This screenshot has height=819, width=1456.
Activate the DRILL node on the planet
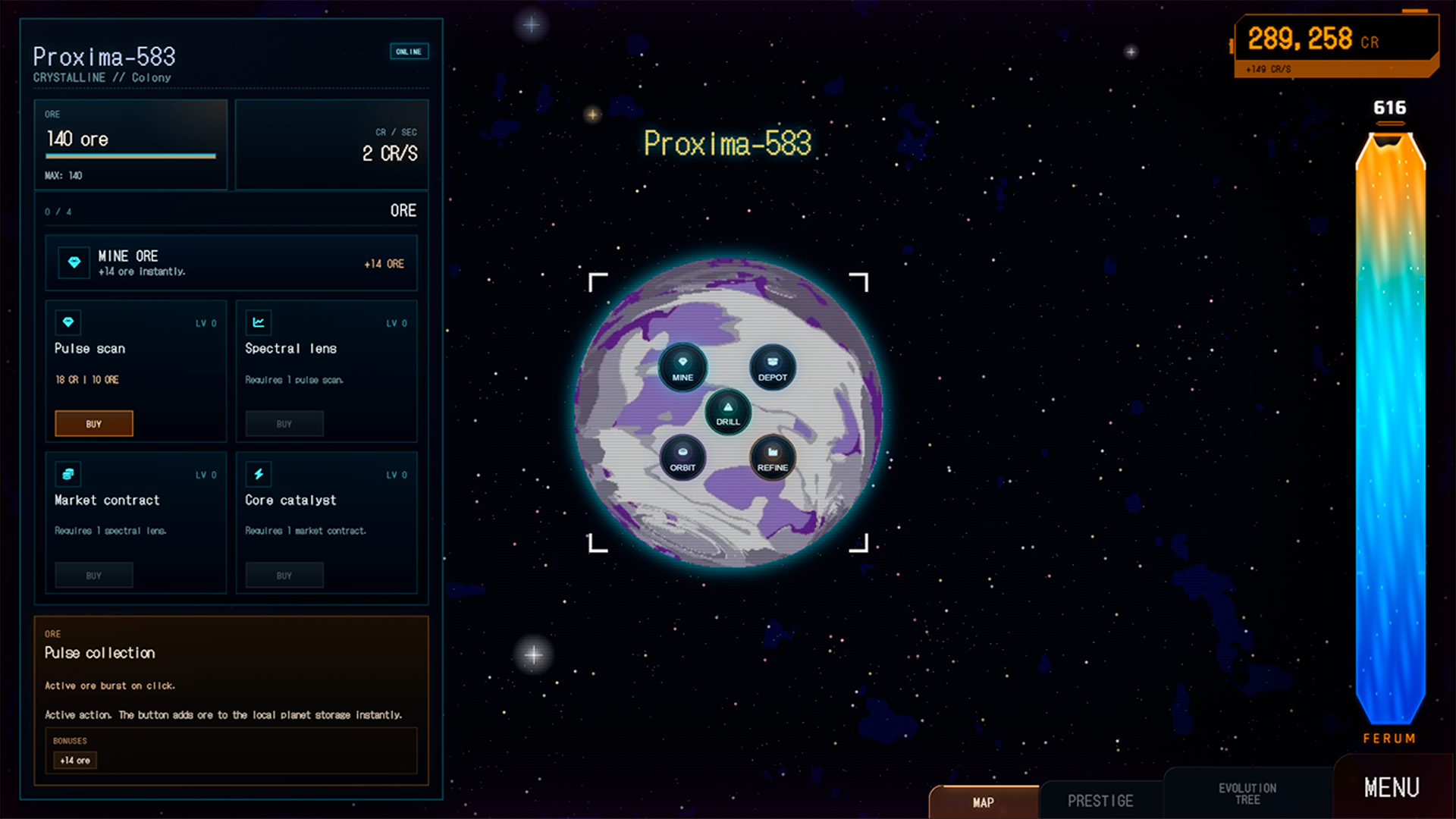tap(727, 413)
